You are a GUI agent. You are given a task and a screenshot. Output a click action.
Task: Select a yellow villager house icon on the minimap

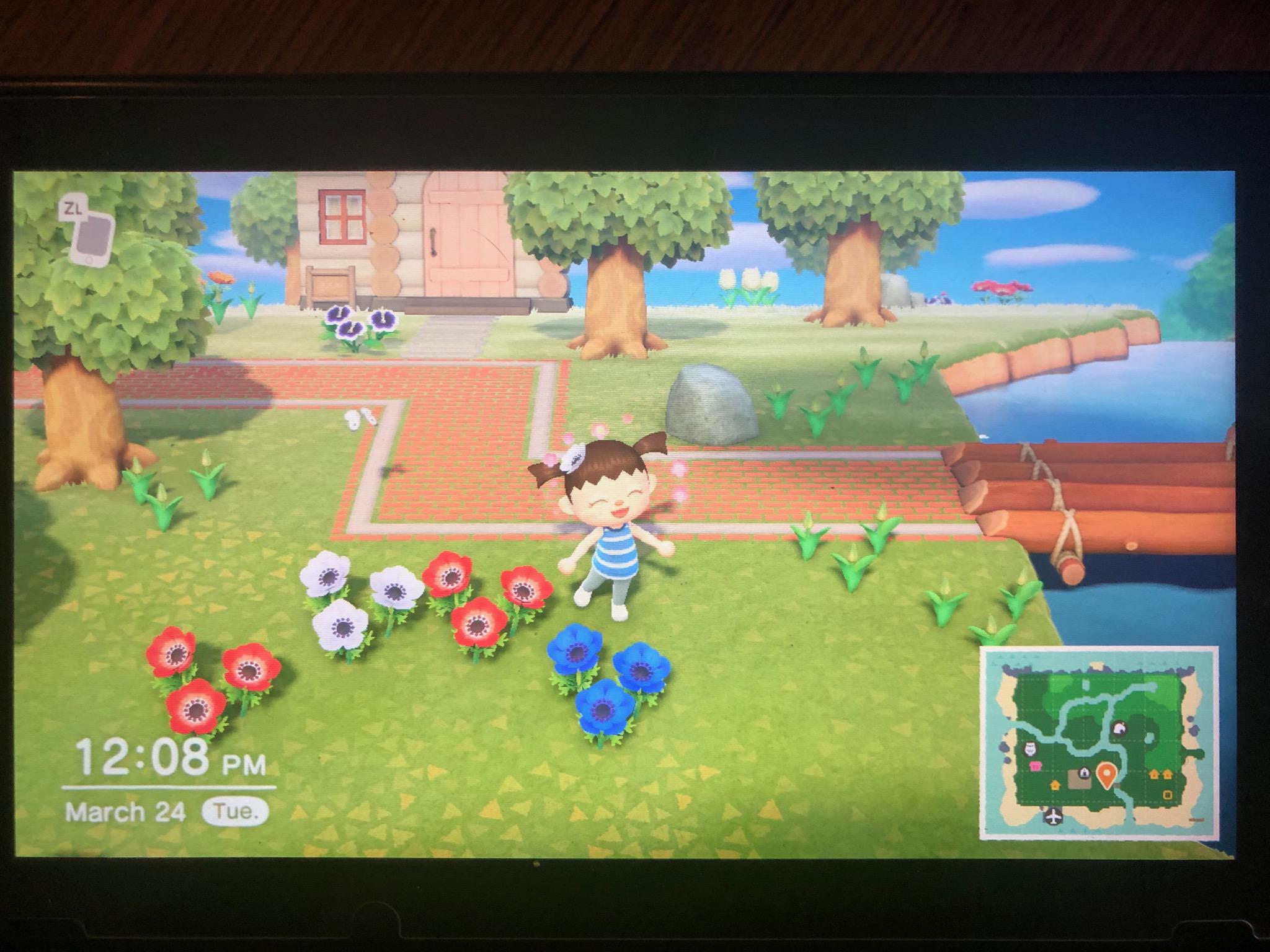(1154, 774)
